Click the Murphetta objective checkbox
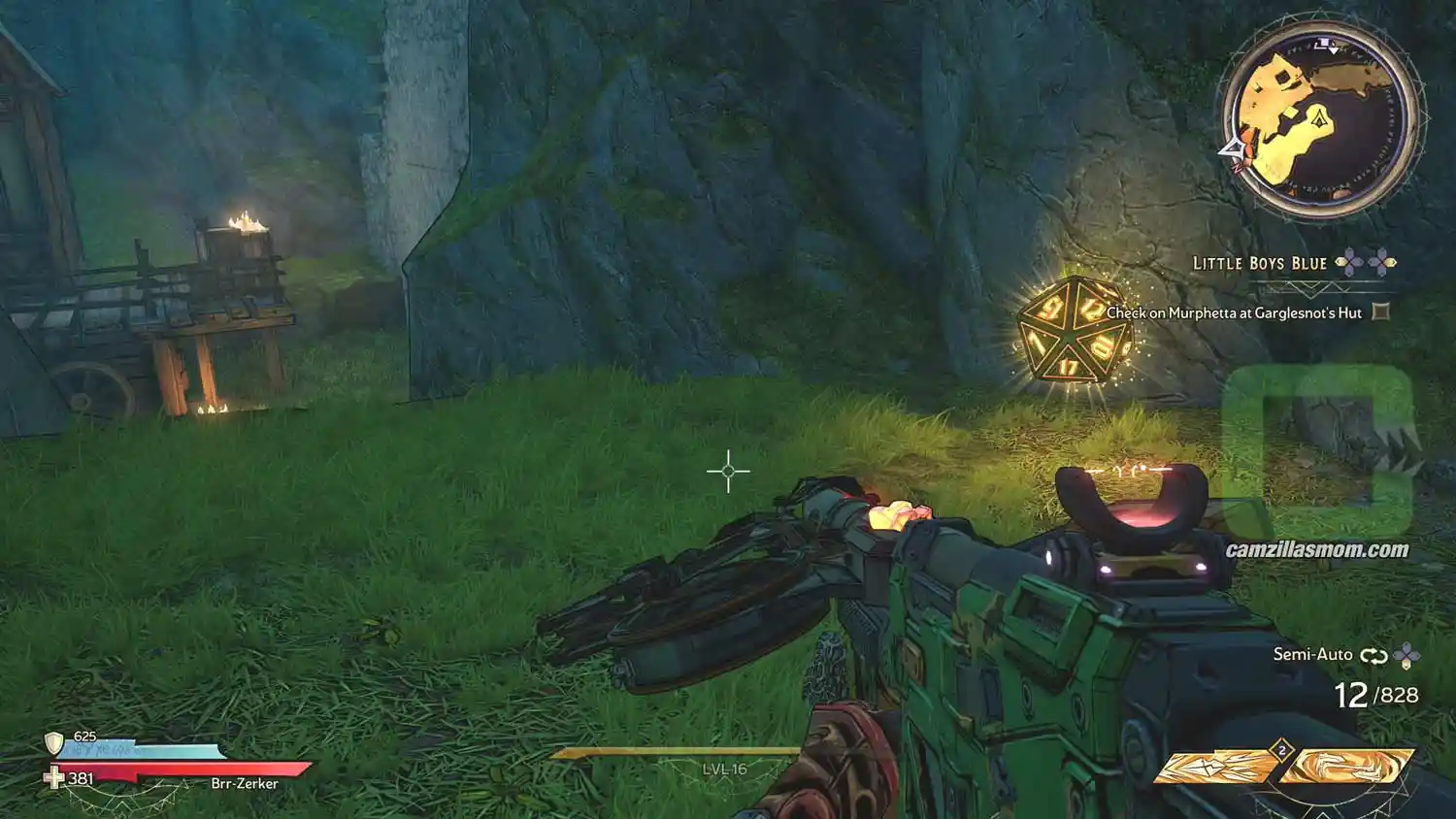This screenshot has width=1456, height=819. (1381, 312)
